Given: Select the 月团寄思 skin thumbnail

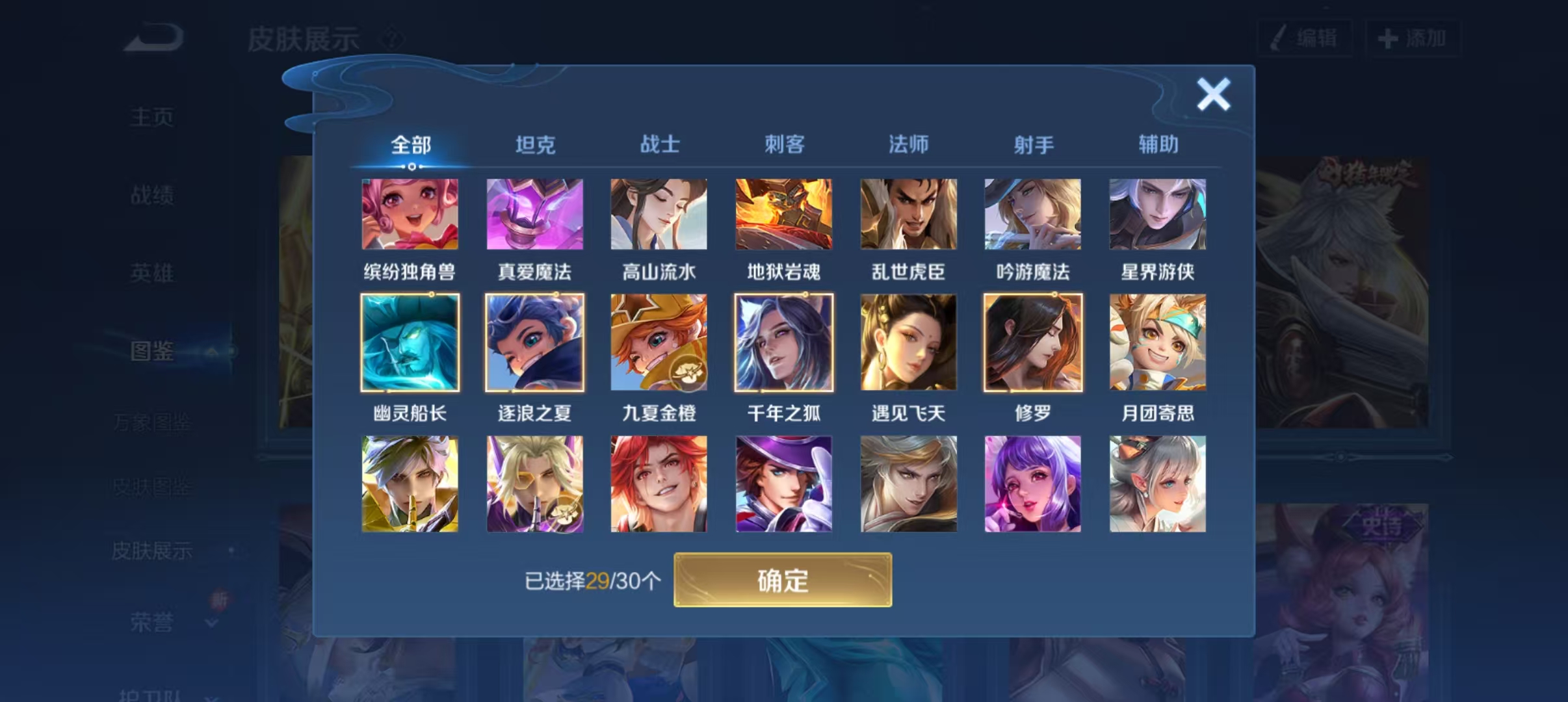Looking at the screenshot, I should click(1157, 341).
